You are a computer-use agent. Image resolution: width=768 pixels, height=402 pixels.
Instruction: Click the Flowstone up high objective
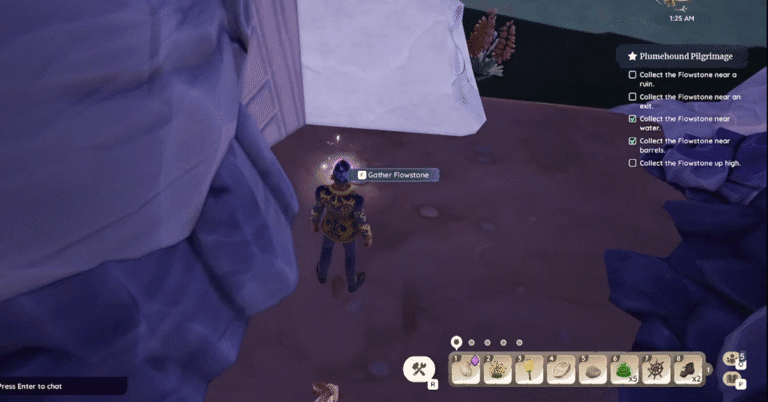pyautogui.click(x=689, y=162)
